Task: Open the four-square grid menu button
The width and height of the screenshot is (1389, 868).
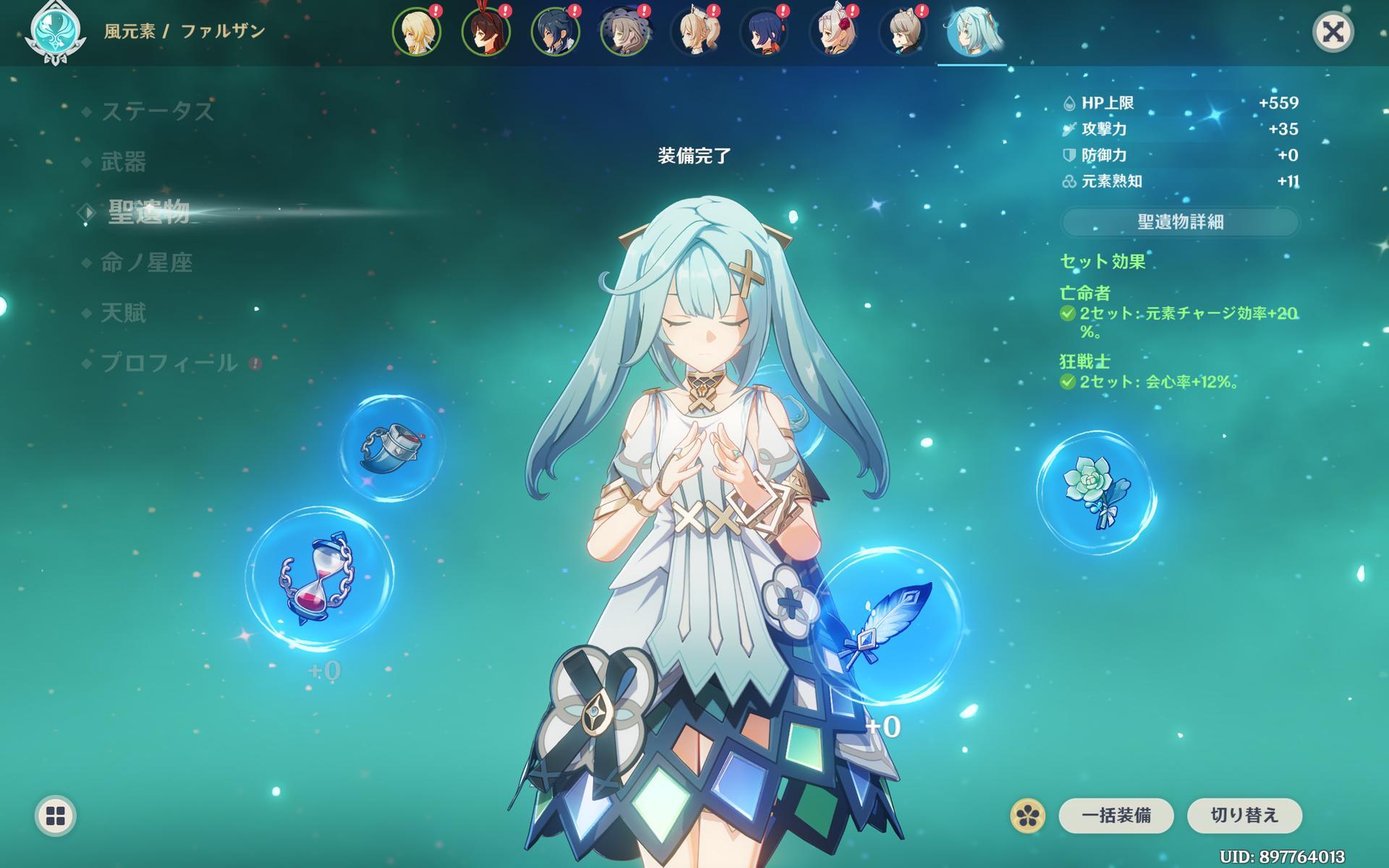Action: (56, 816)
